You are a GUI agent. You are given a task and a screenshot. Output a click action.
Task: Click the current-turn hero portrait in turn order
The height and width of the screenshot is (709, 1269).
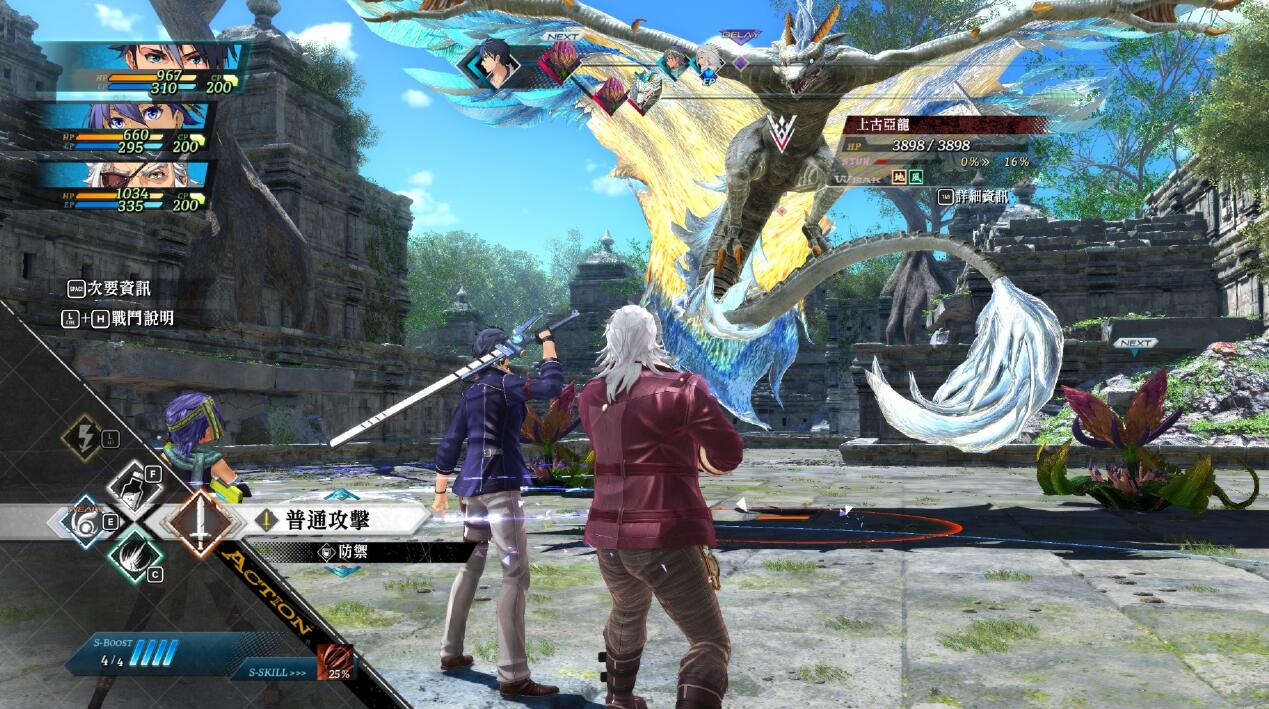pyautogui.click(x=495, y=63)
